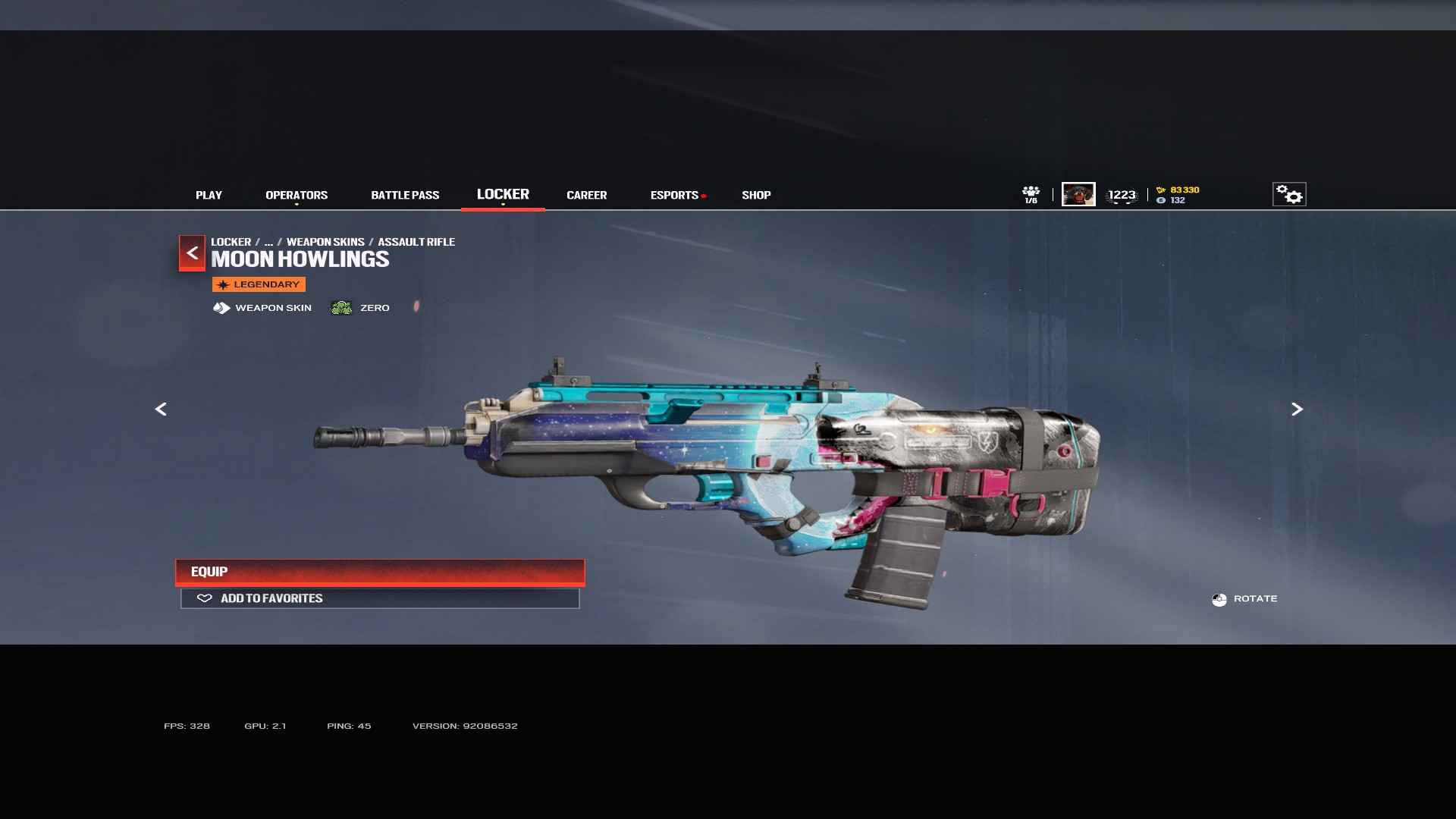
Task: Open the settings gear menu
Action: pyautogui.click(x=1288, y=194)
